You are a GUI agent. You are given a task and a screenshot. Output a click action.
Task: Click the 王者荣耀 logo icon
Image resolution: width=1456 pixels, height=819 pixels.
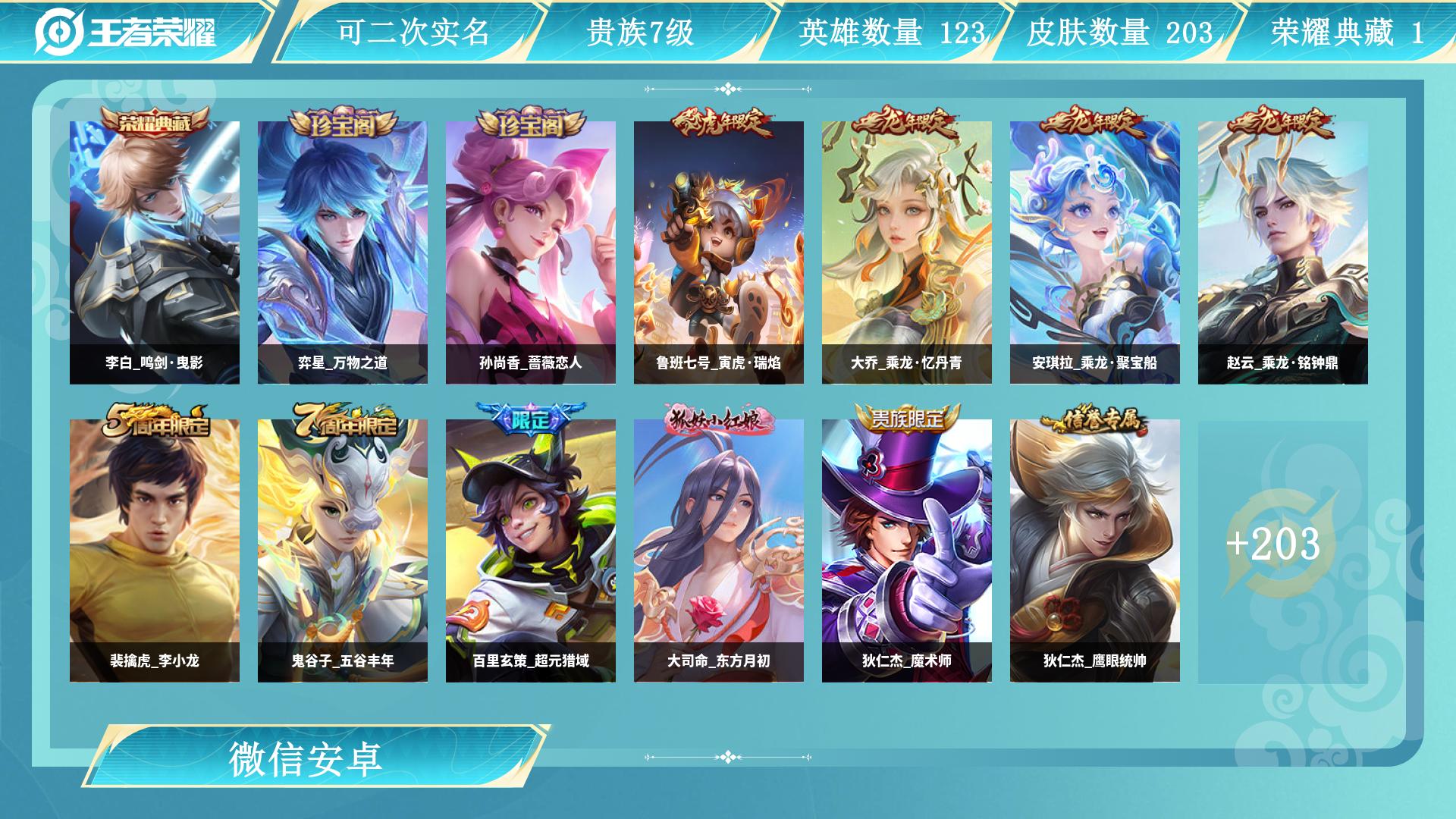coord(61,30)
